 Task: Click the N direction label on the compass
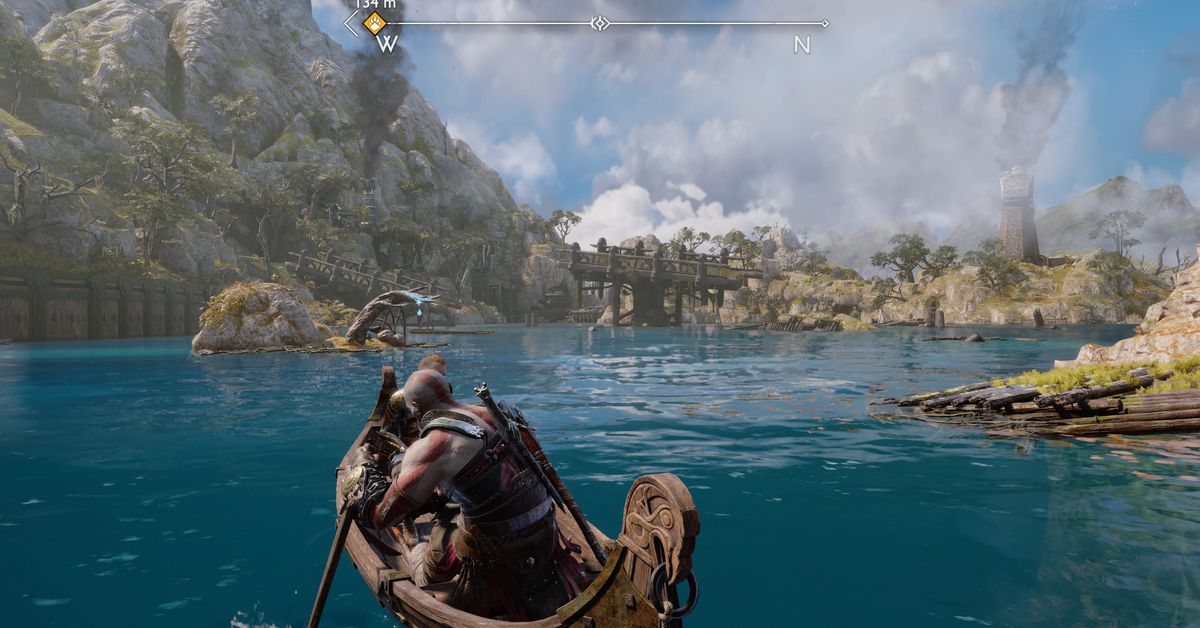[801, 45]
